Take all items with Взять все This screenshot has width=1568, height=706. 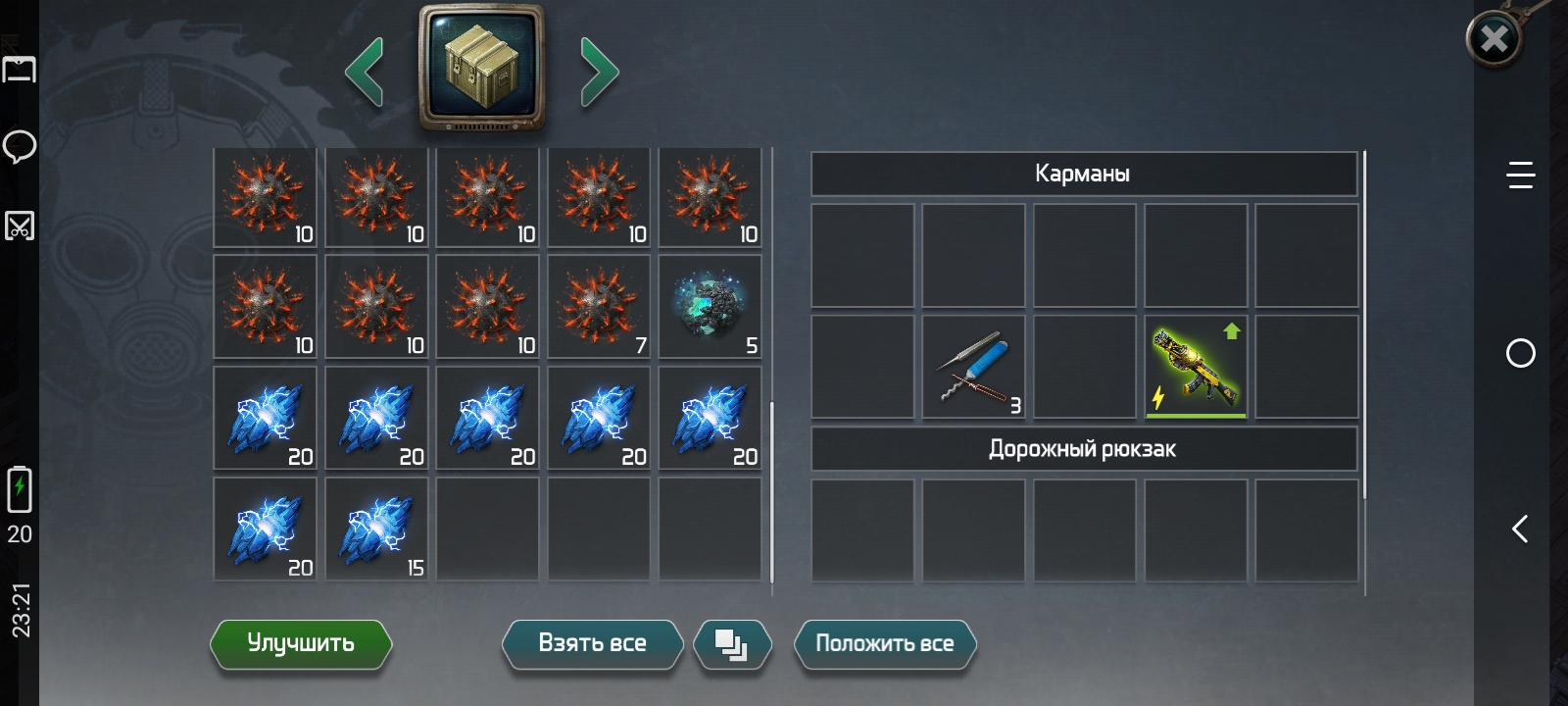592,644
